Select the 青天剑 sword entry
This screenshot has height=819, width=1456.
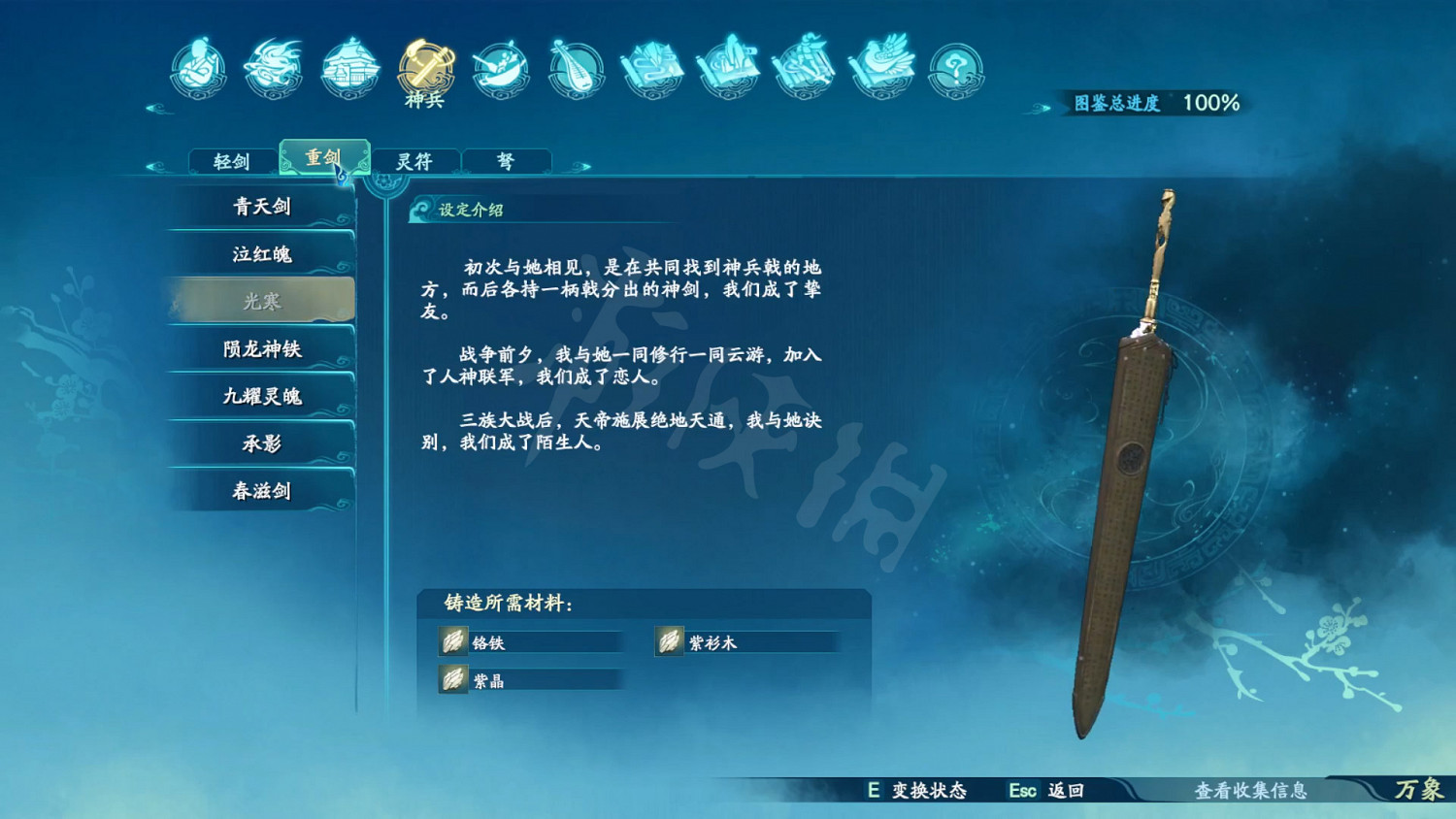coord(260,206)
